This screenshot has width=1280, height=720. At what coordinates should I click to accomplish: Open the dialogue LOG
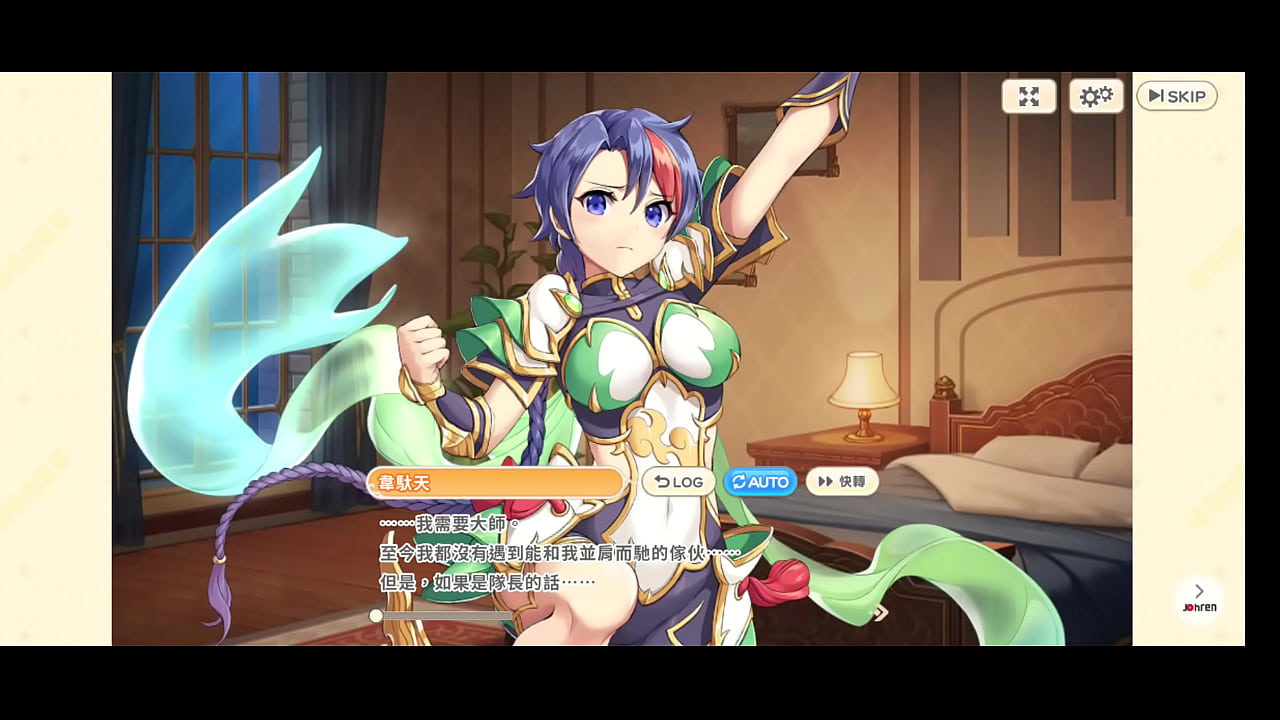click(x=679, y=482)
